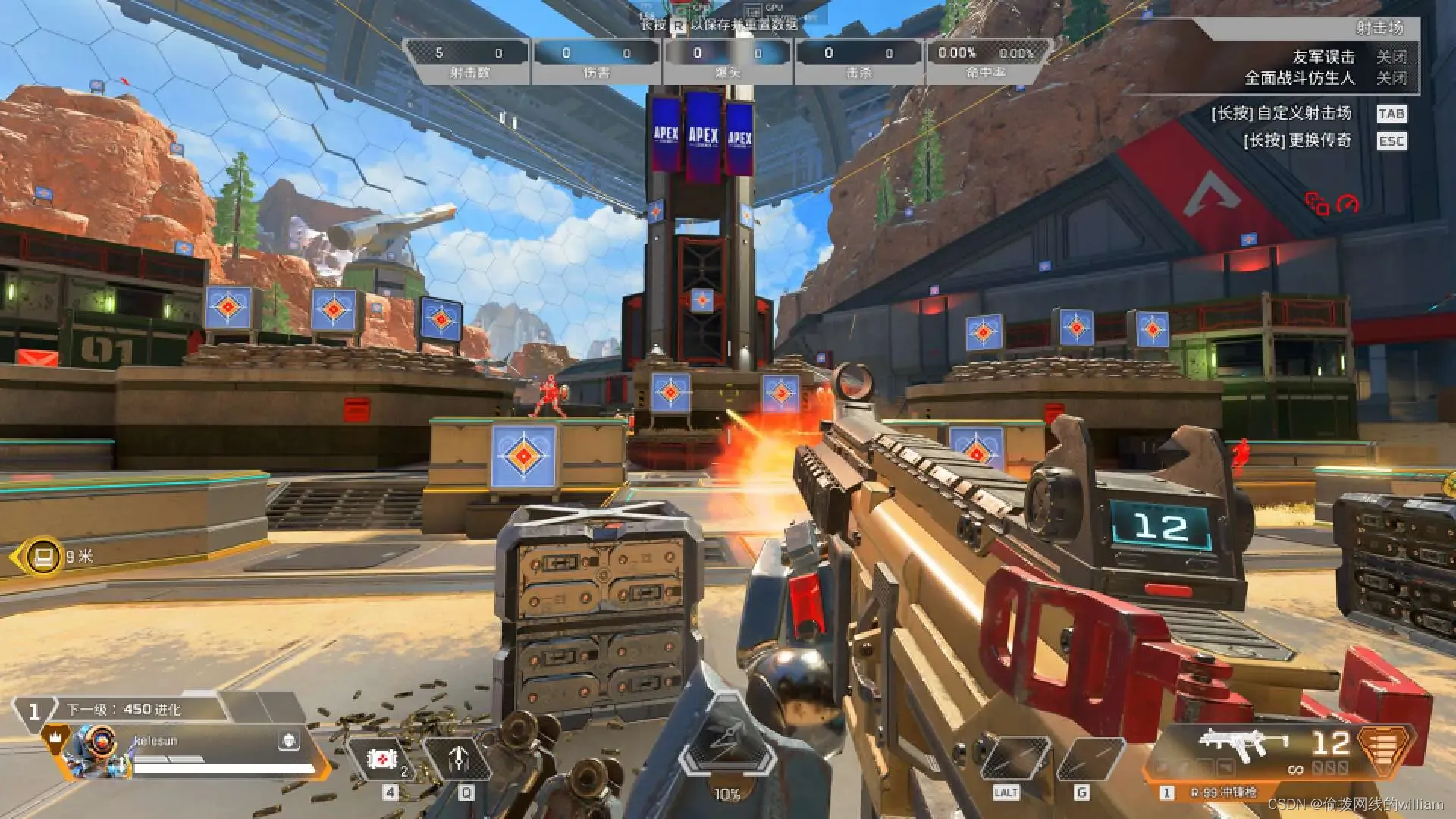Image resolution: width=1456 pixels, height=819 pixels.
Task: Click the red speedometer latency warning icon
Action: coord(1348,203)
